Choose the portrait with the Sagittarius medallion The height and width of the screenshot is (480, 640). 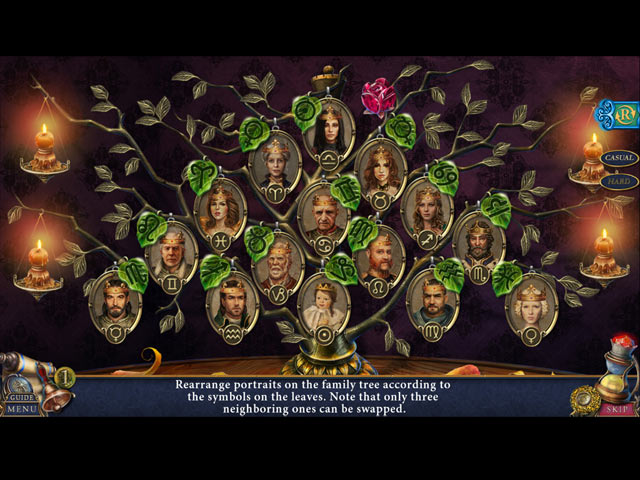[x=427, y=208]
